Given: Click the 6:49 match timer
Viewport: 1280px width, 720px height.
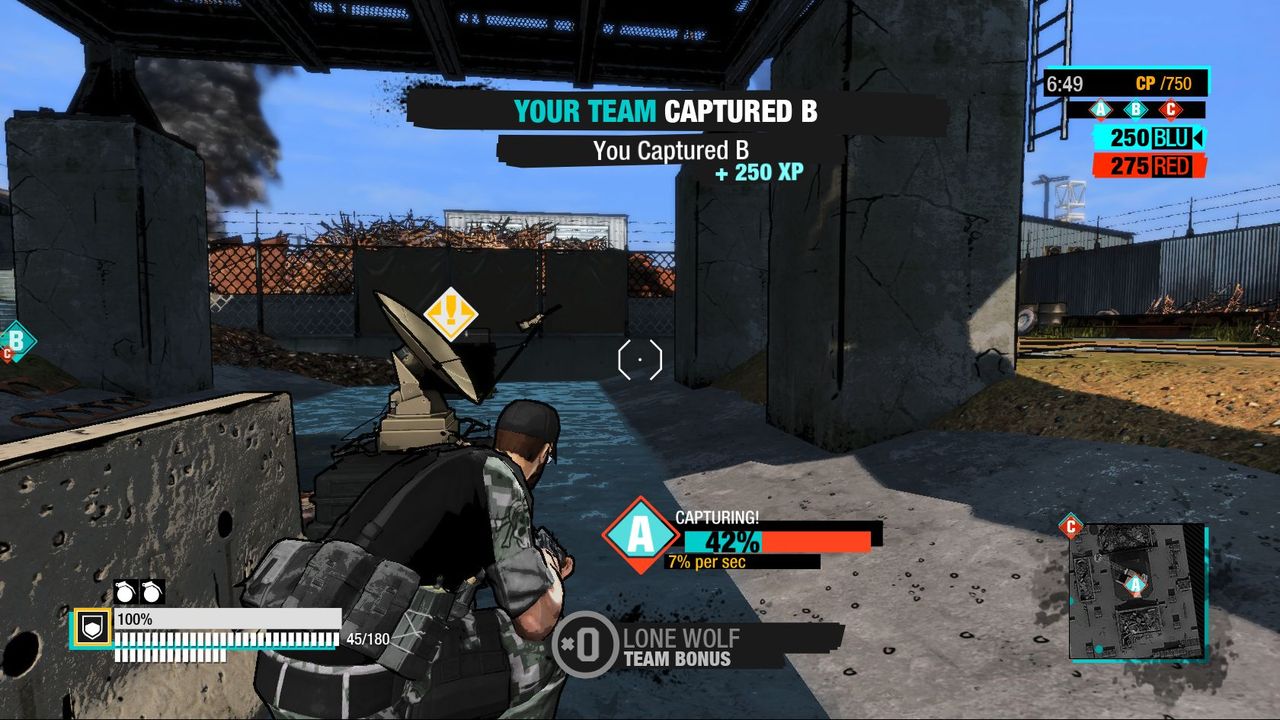Looking at the screenshot, I should (1062, 82).
